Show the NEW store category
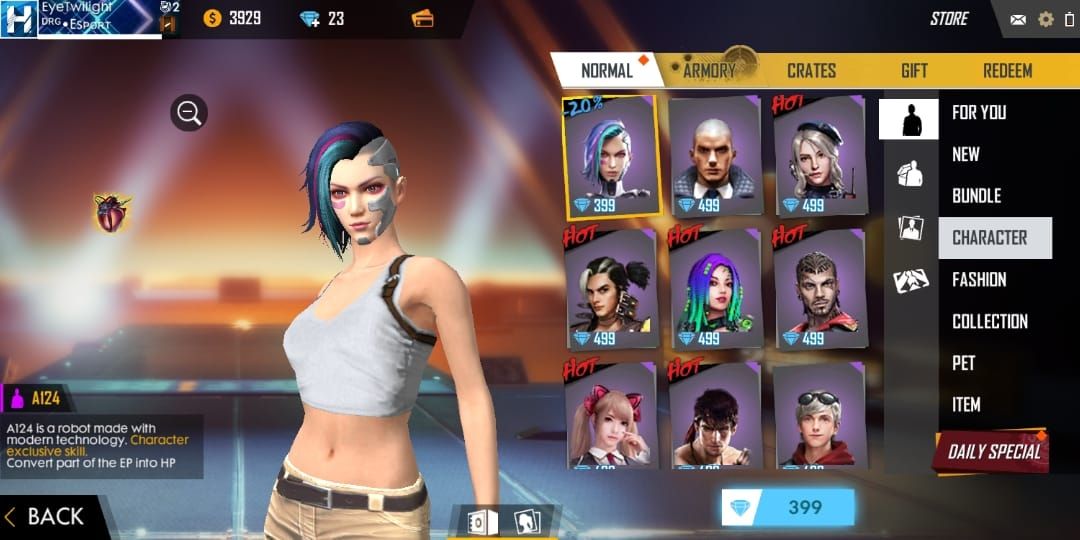1080x540 pixels. (x=966, y=154)
